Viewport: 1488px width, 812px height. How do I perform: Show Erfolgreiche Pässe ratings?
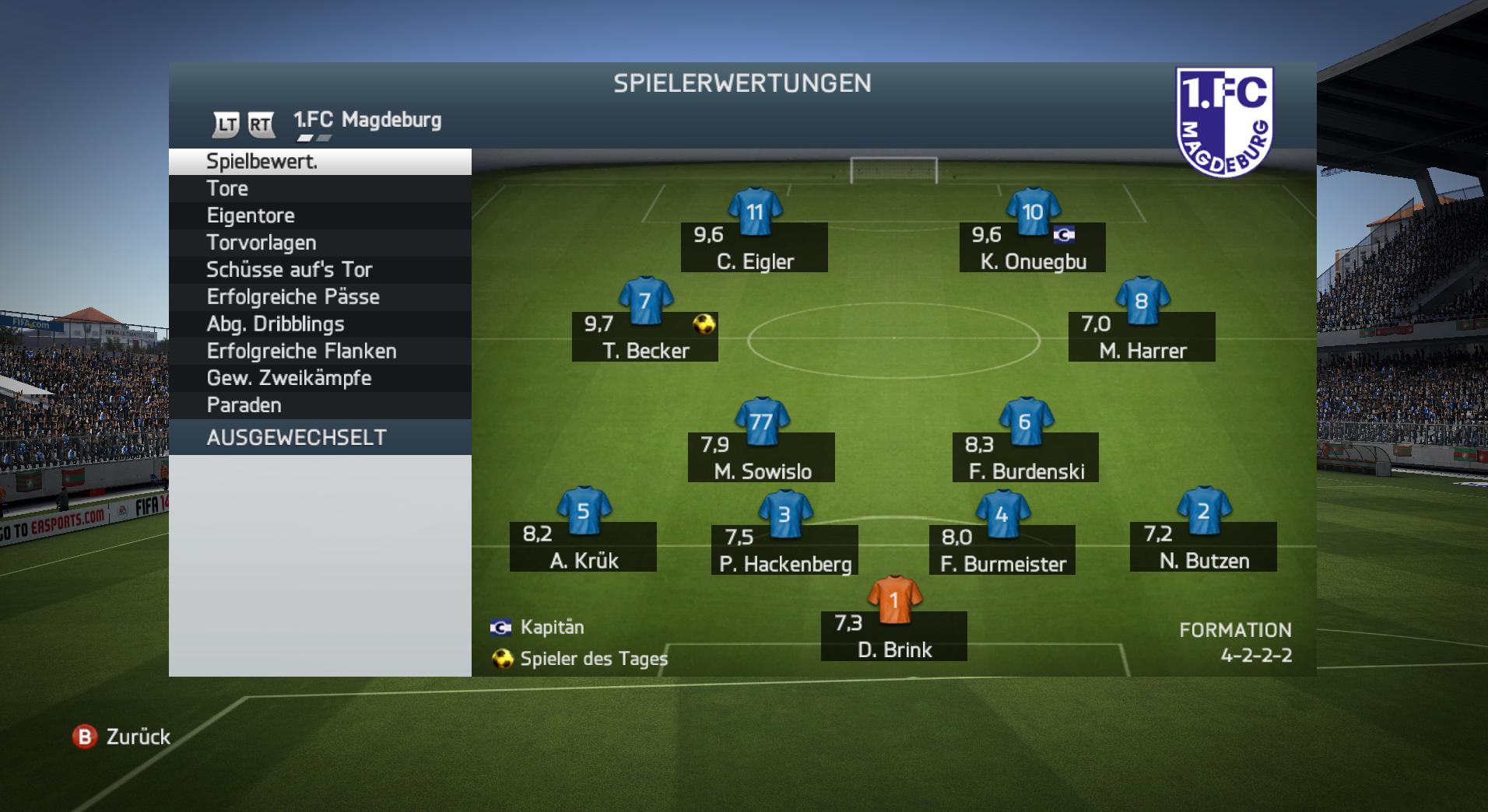[319, 297]
